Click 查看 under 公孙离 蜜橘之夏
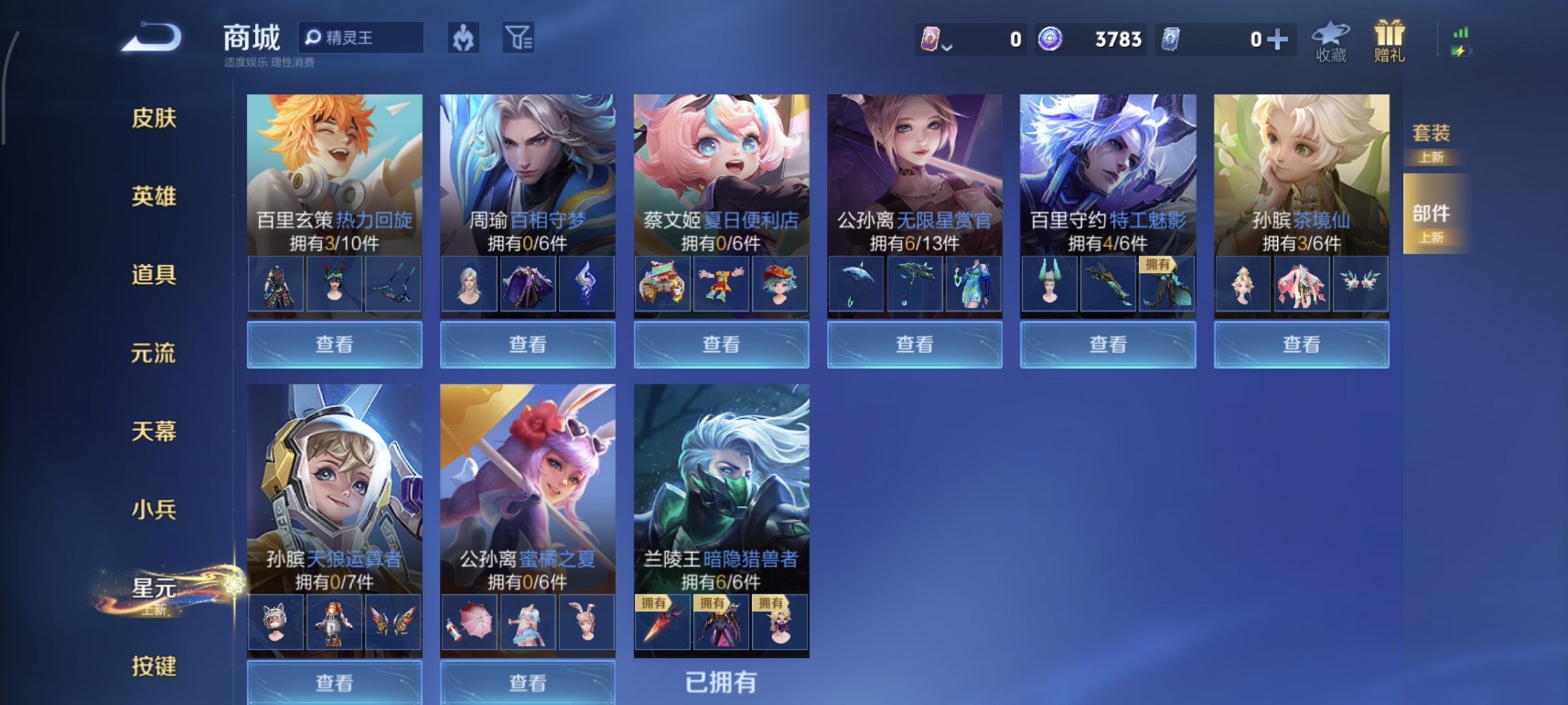 (x=527, y=682)
